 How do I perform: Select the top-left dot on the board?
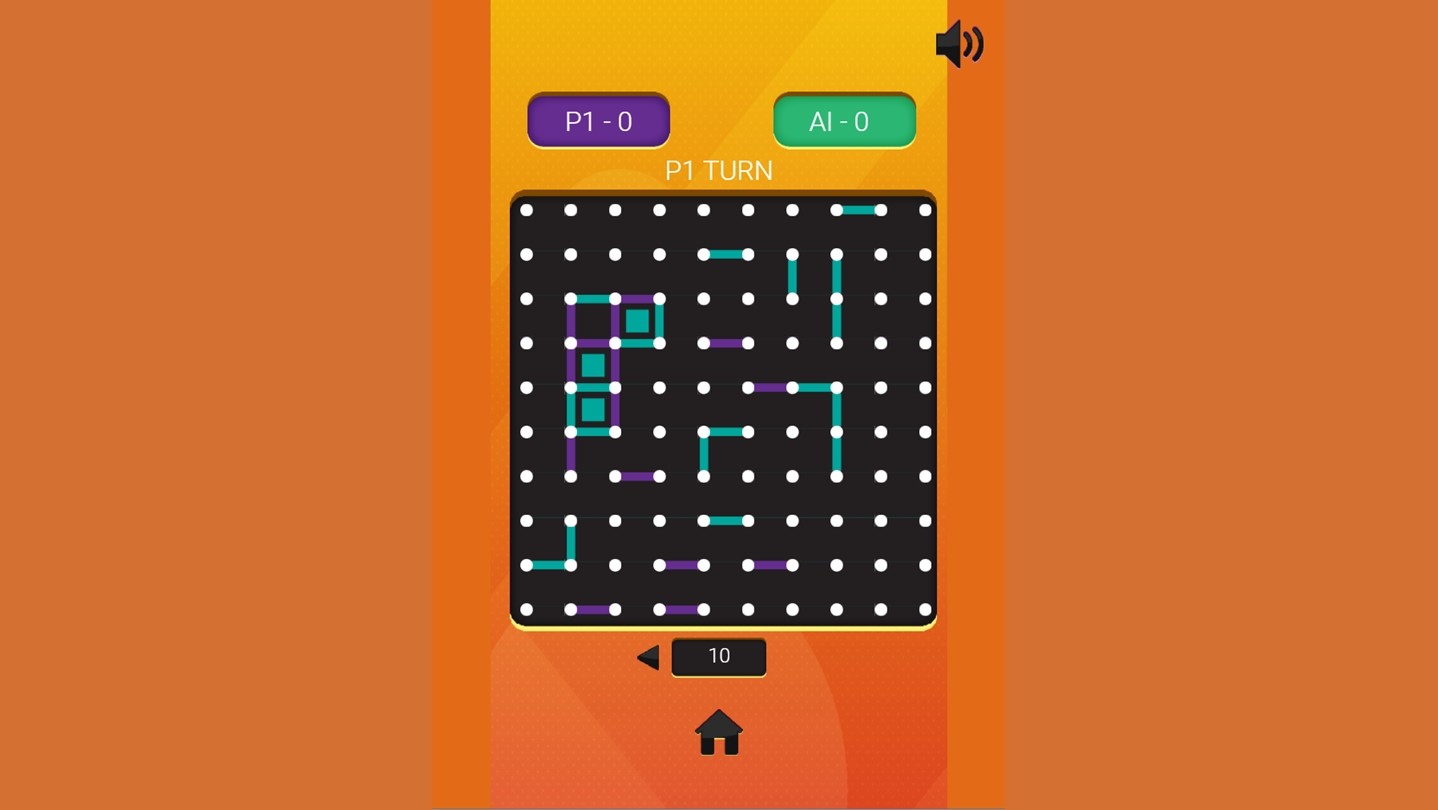tap(525, 208)
